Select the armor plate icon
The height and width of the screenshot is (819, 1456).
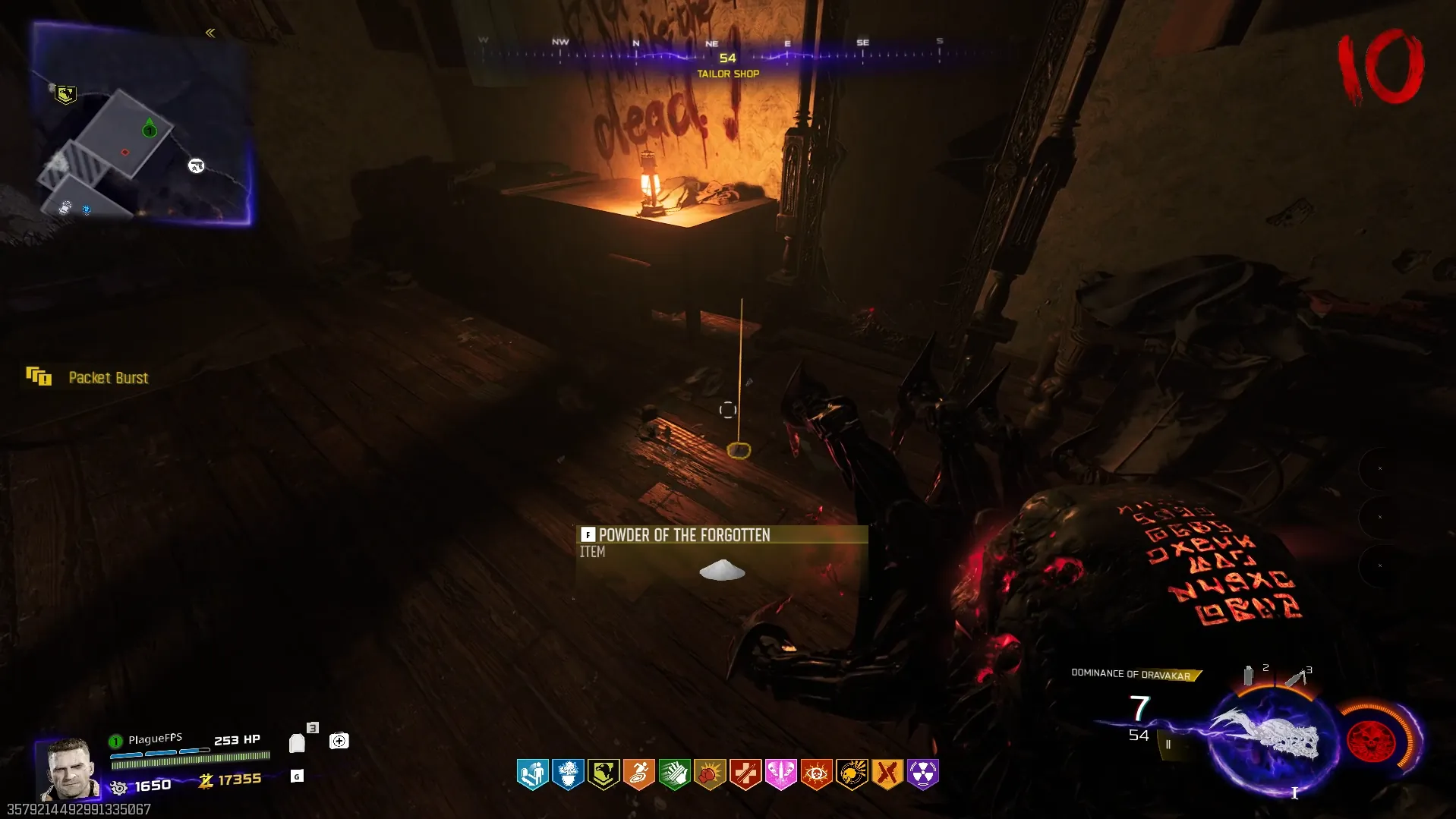click(x=298, y=743)
